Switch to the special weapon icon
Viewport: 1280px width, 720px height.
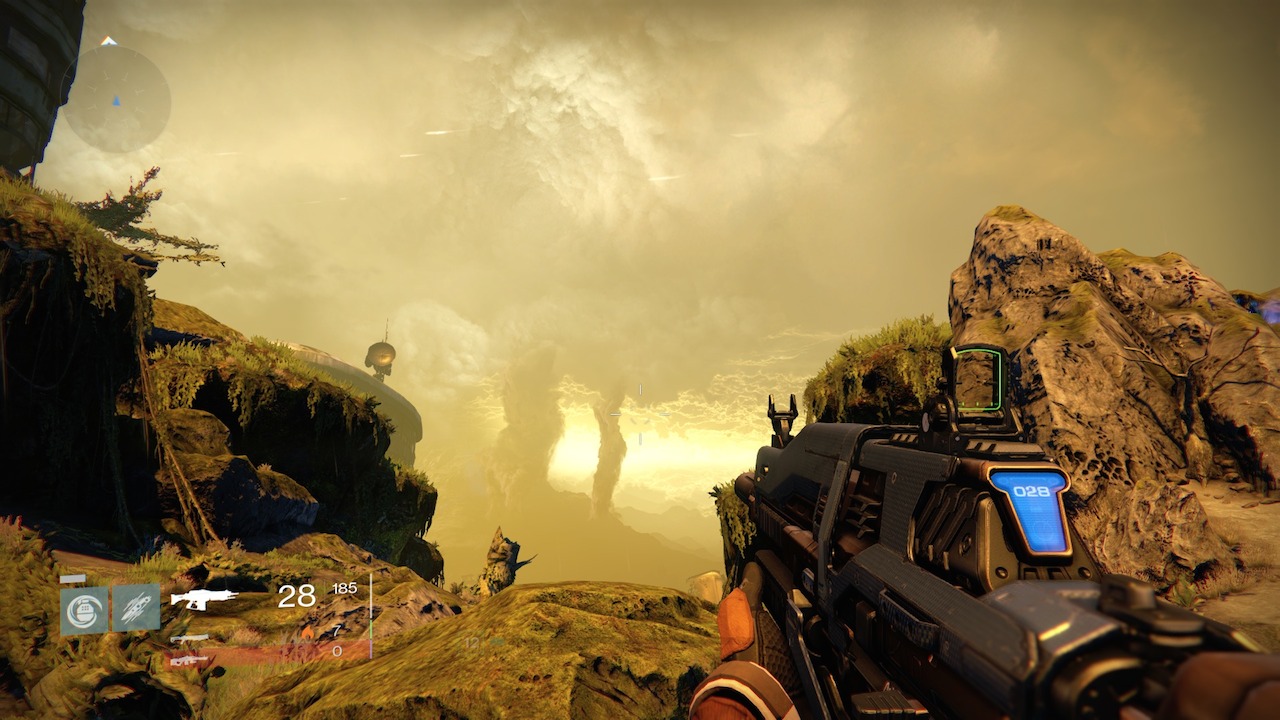[189, 638]
